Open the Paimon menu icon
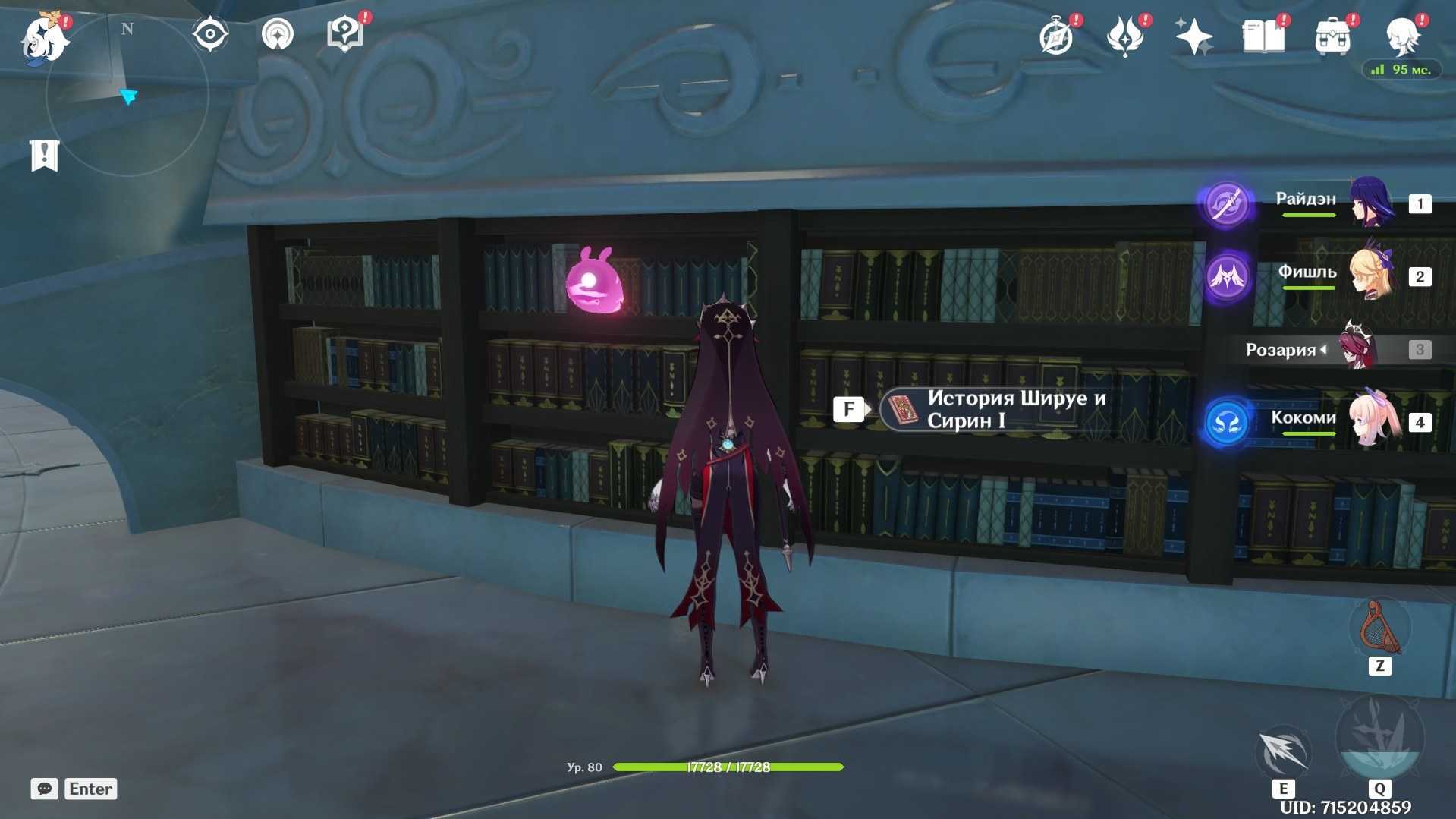The height and width of the screenshot is (819, 1456). (44, 38)
